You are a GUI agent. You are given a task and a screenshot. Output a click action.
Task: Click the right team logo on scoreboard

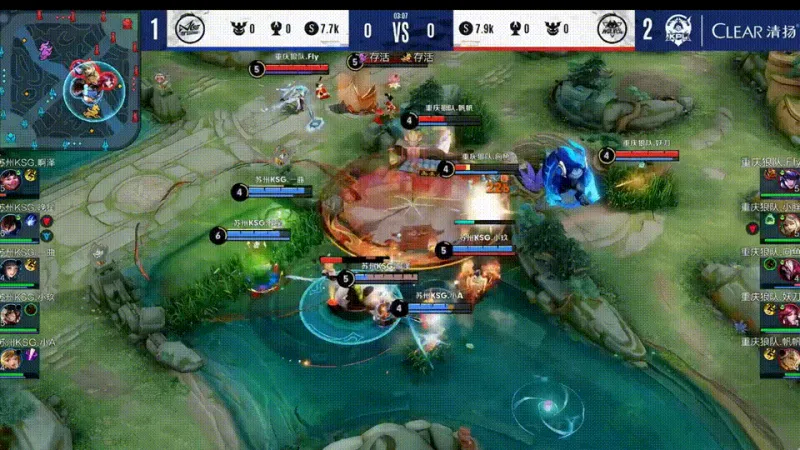(x=612, y=30)
